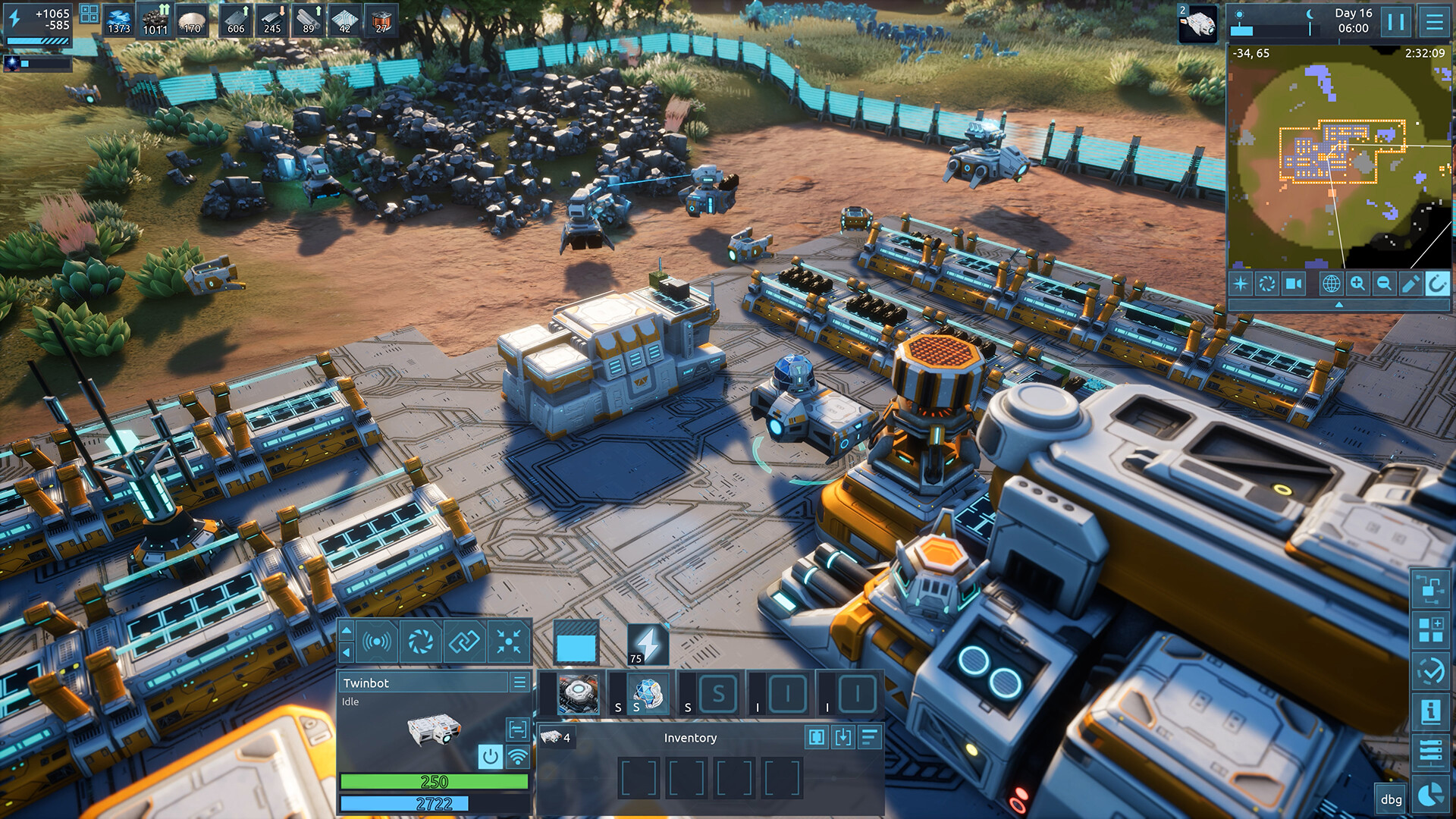Sort the inventory with the sort button
Screen dimensions: 1456x819
[x=869, y=737]
